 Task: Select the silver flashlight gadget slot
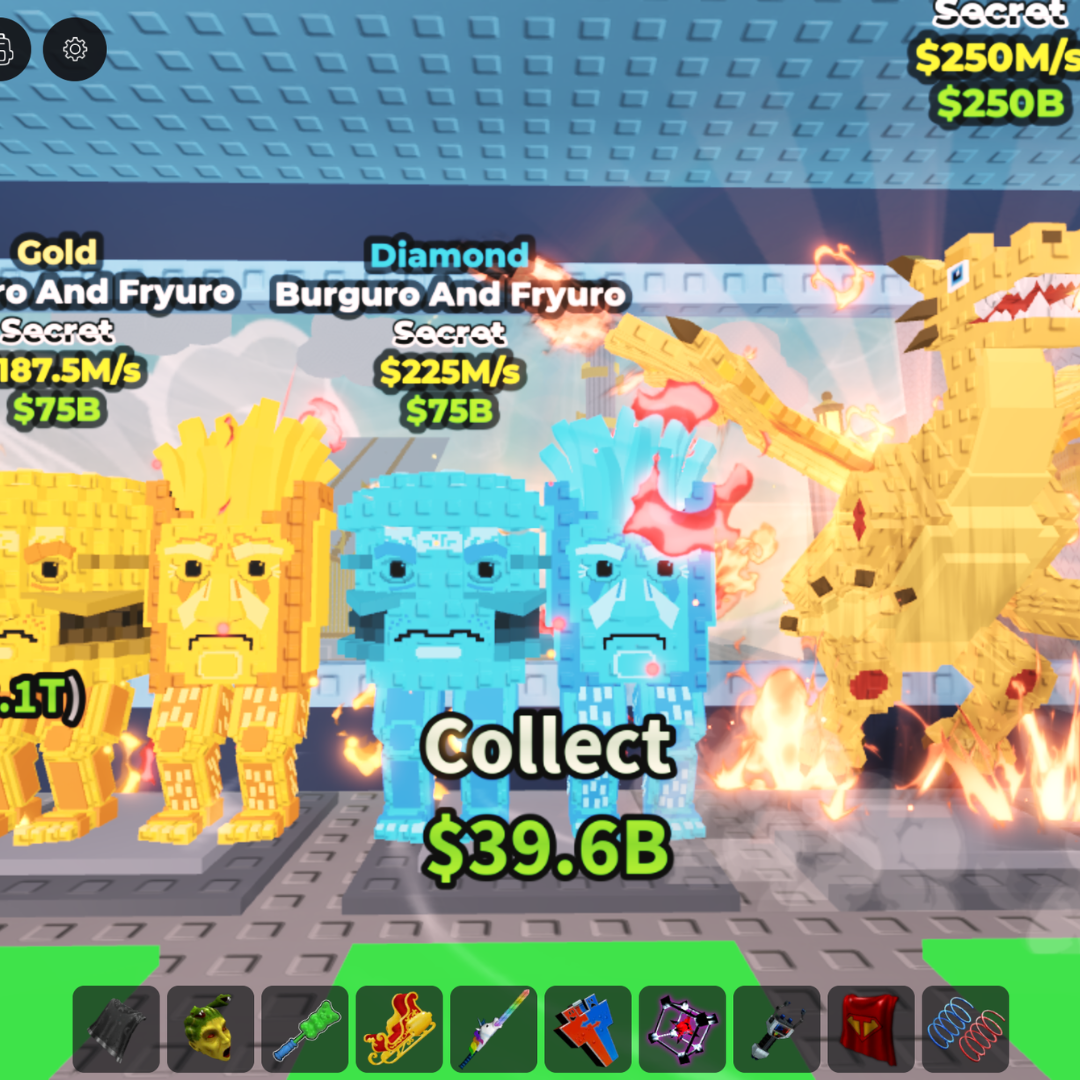(776, 1029)
